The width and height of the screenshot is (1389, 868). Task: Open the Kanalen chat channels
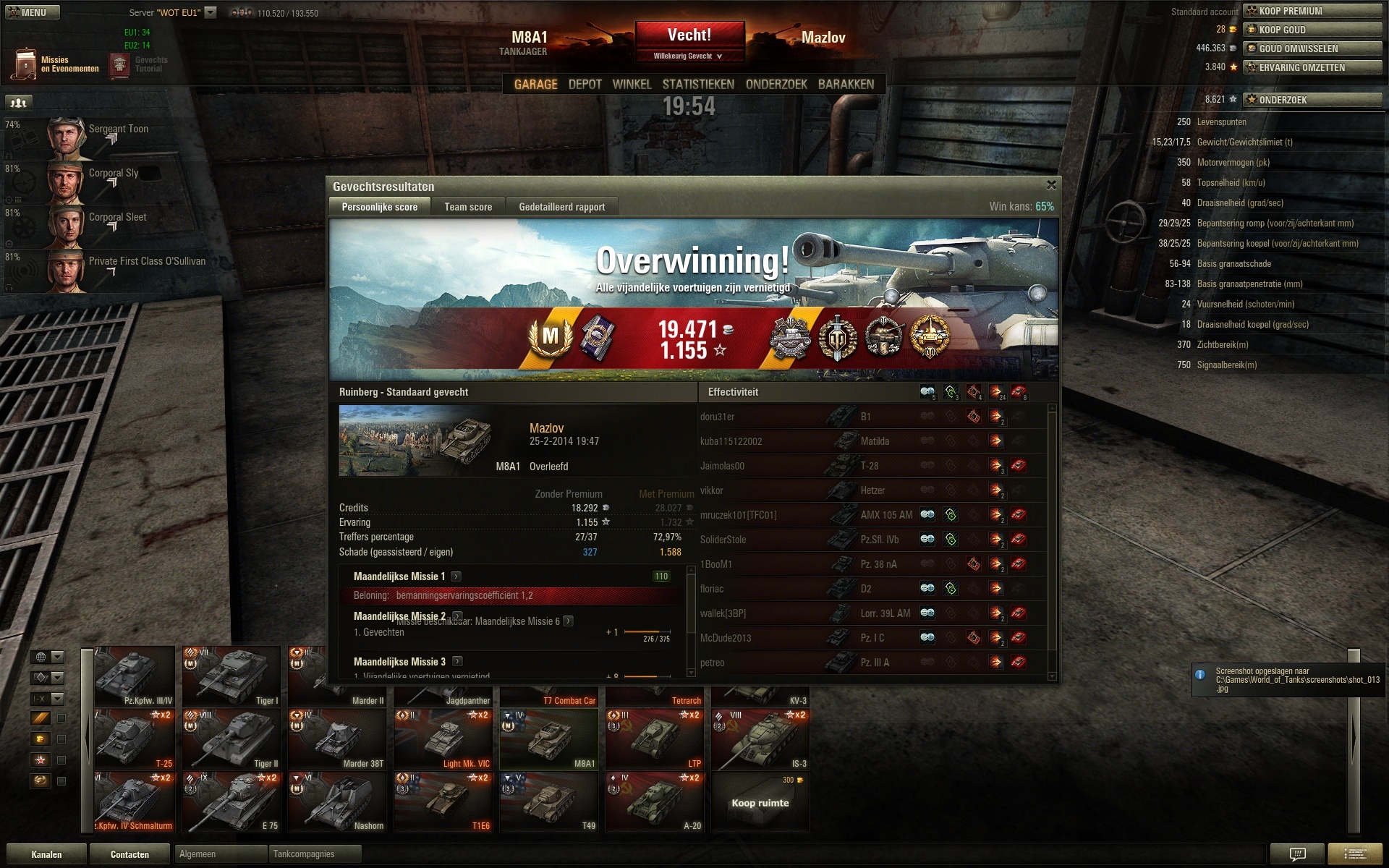click(x=46, y=854)
